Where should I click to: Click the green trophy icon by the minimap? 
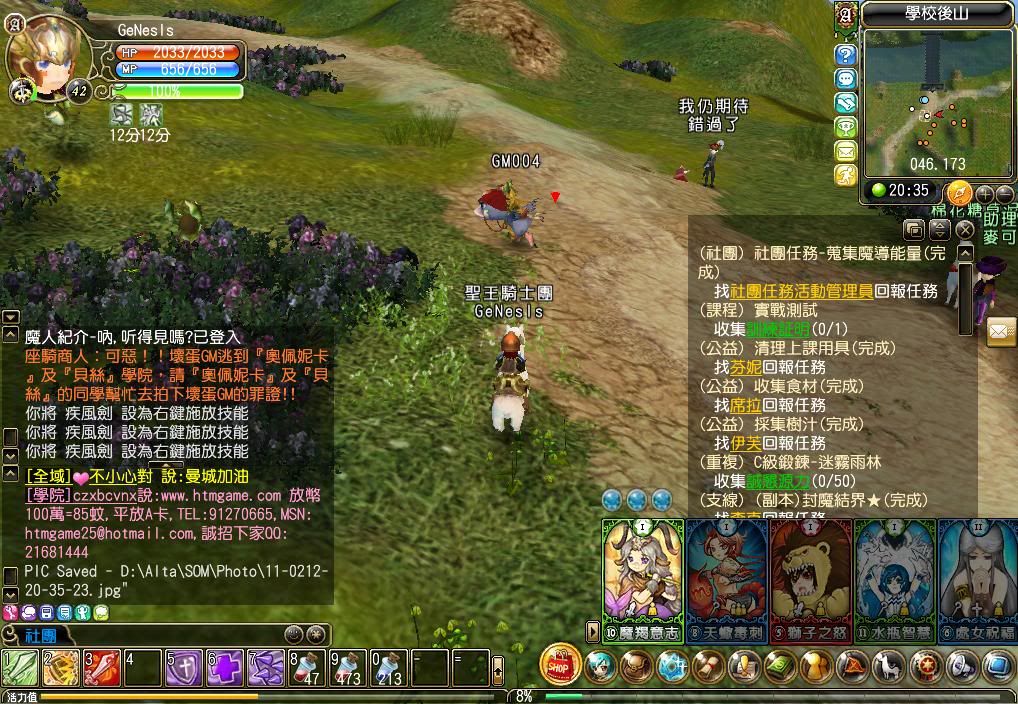click(x=846, y=127)
